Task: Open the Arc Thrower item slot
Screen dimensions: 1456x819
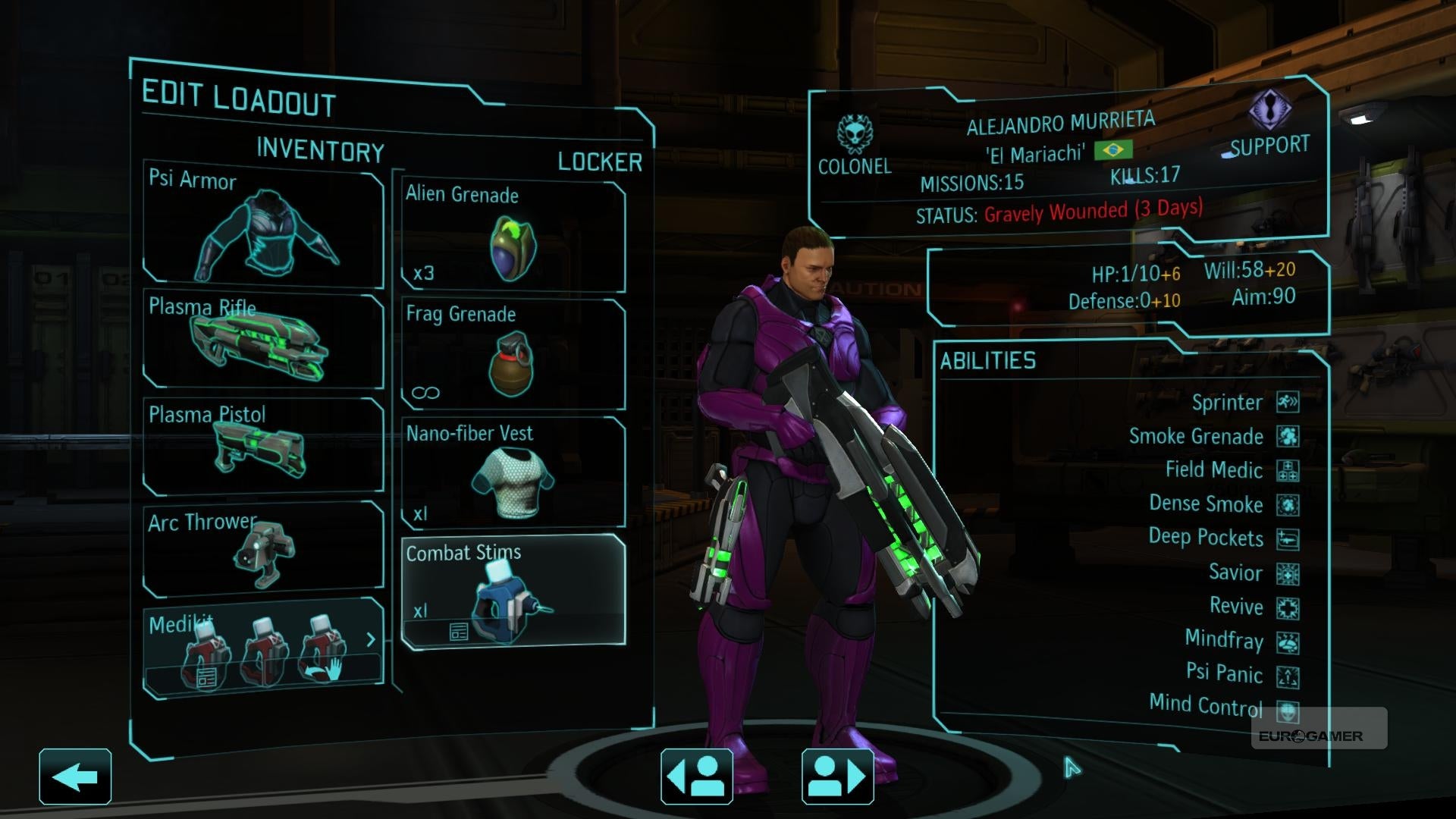Action: point(263,548)
